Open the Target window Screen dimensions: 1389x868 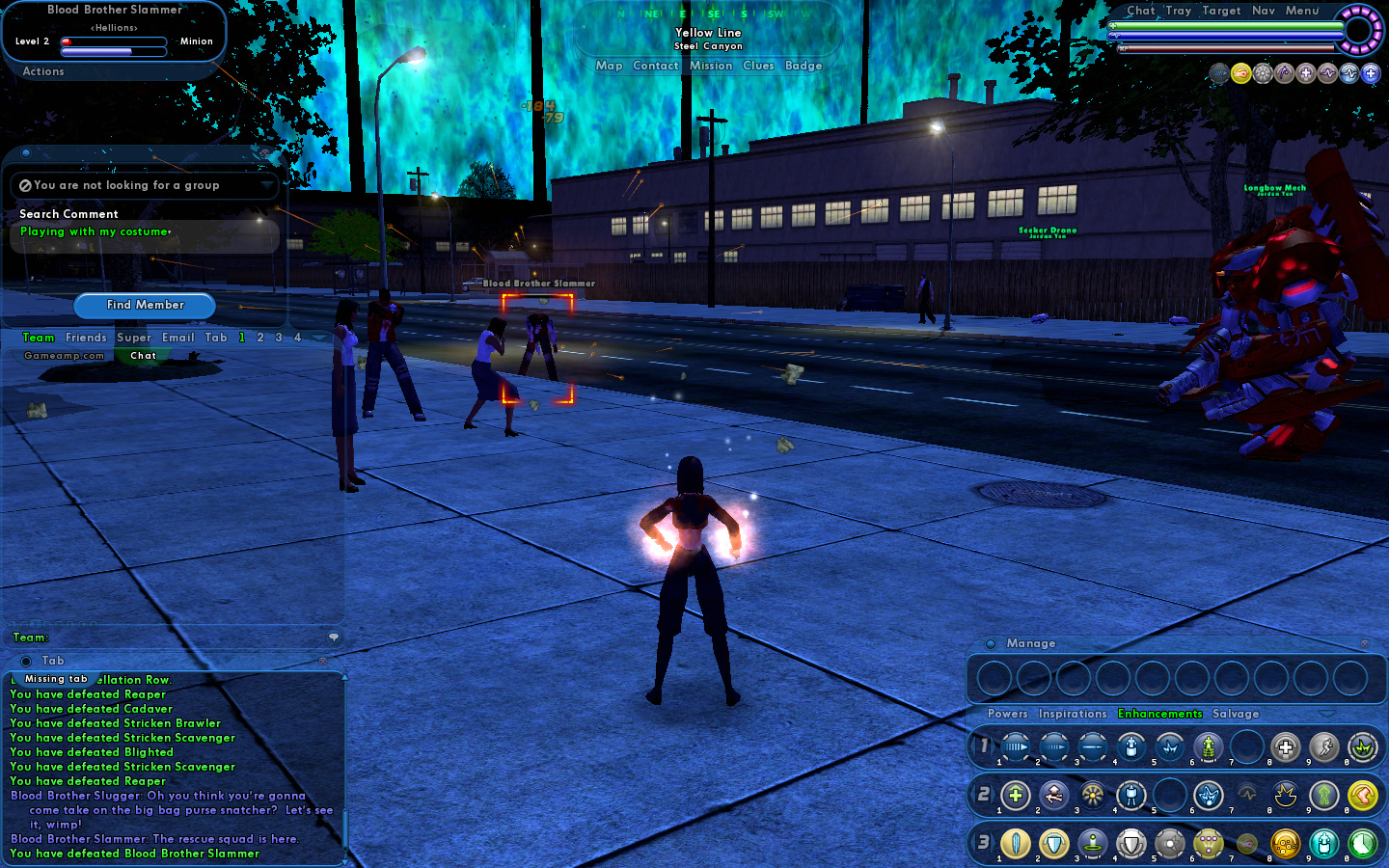1221,11
